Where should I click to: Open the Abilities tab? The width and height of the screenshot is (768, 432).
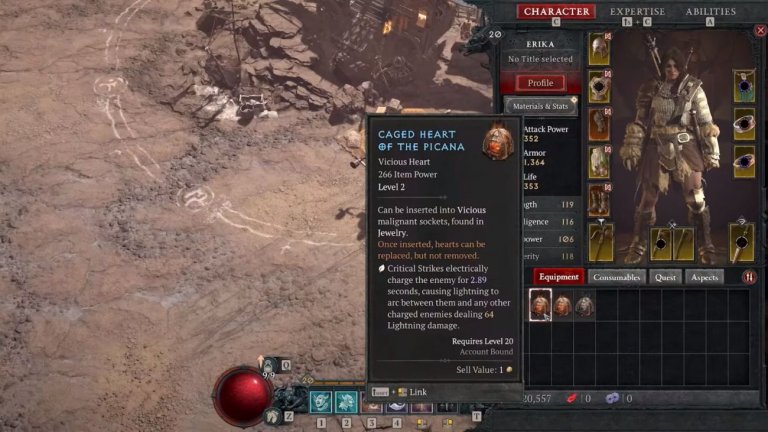pos(710,12)
